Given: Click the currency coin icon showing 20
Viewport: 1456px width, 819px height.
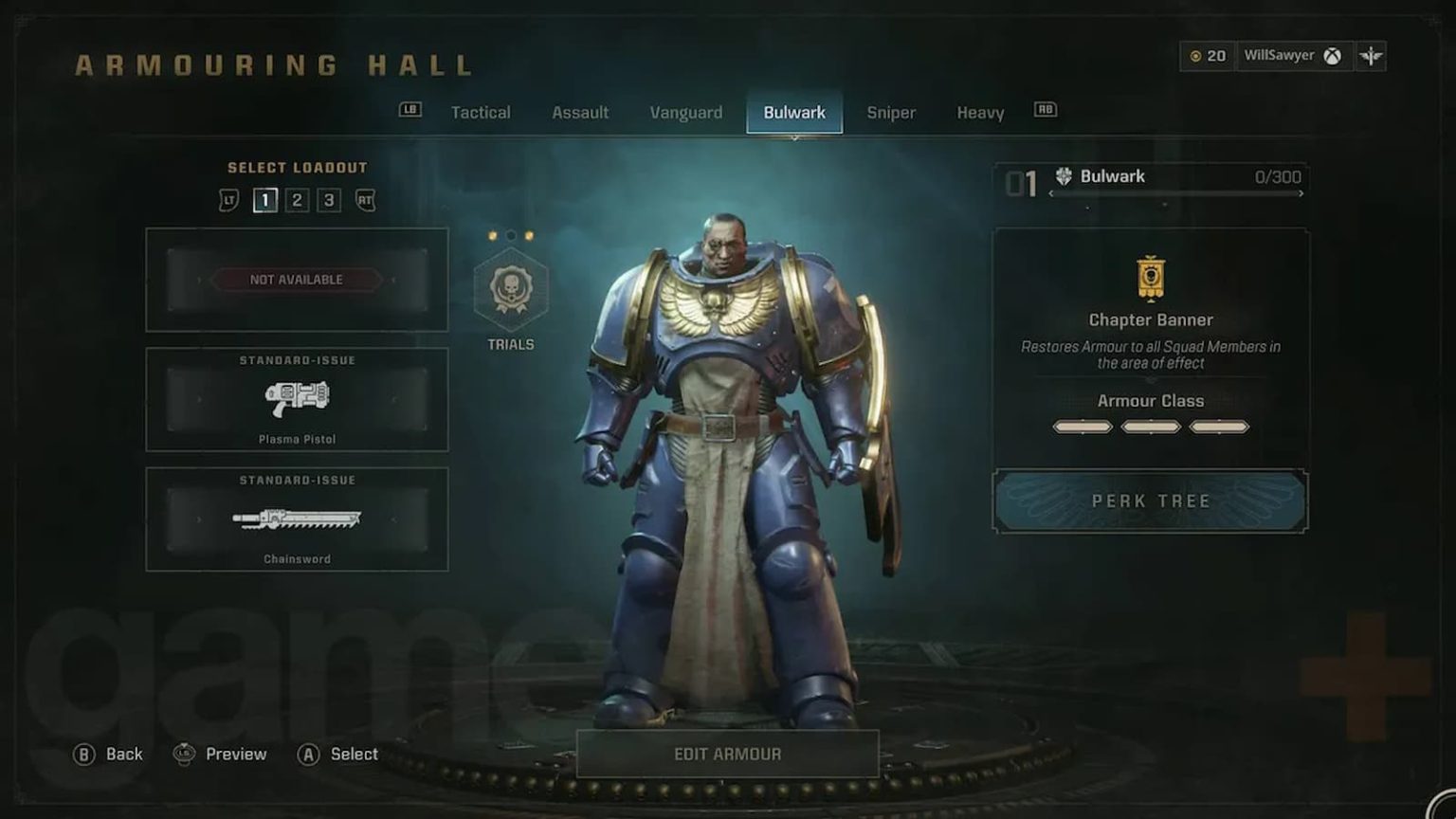Looking at the screenshot, I should pos(1196,56).
